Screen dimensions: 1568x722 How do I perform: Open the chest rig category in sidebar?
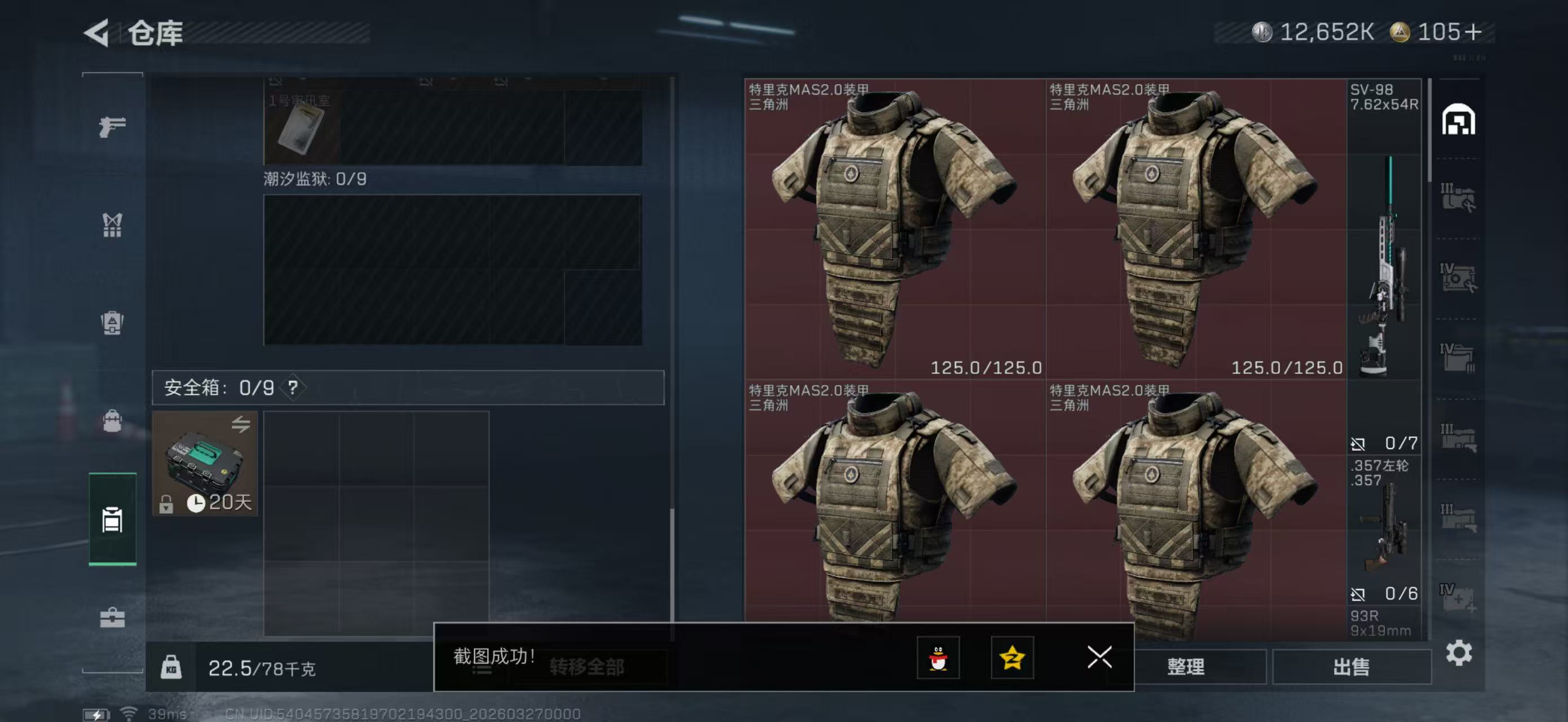click(x=112, y=225)
